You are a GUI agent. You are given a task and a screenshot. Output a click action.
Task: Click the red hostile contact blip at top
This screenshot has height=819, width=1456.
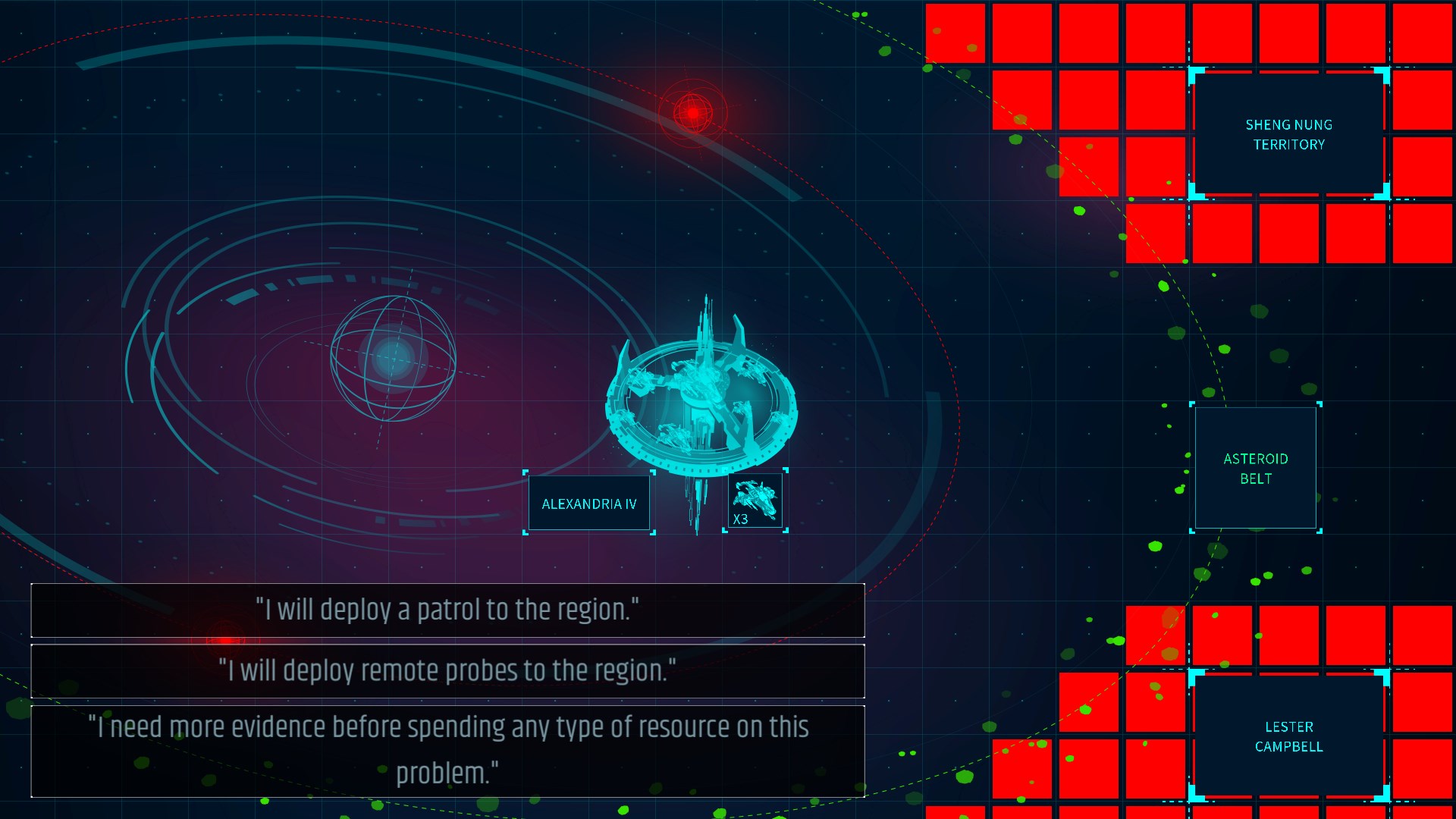691,112
